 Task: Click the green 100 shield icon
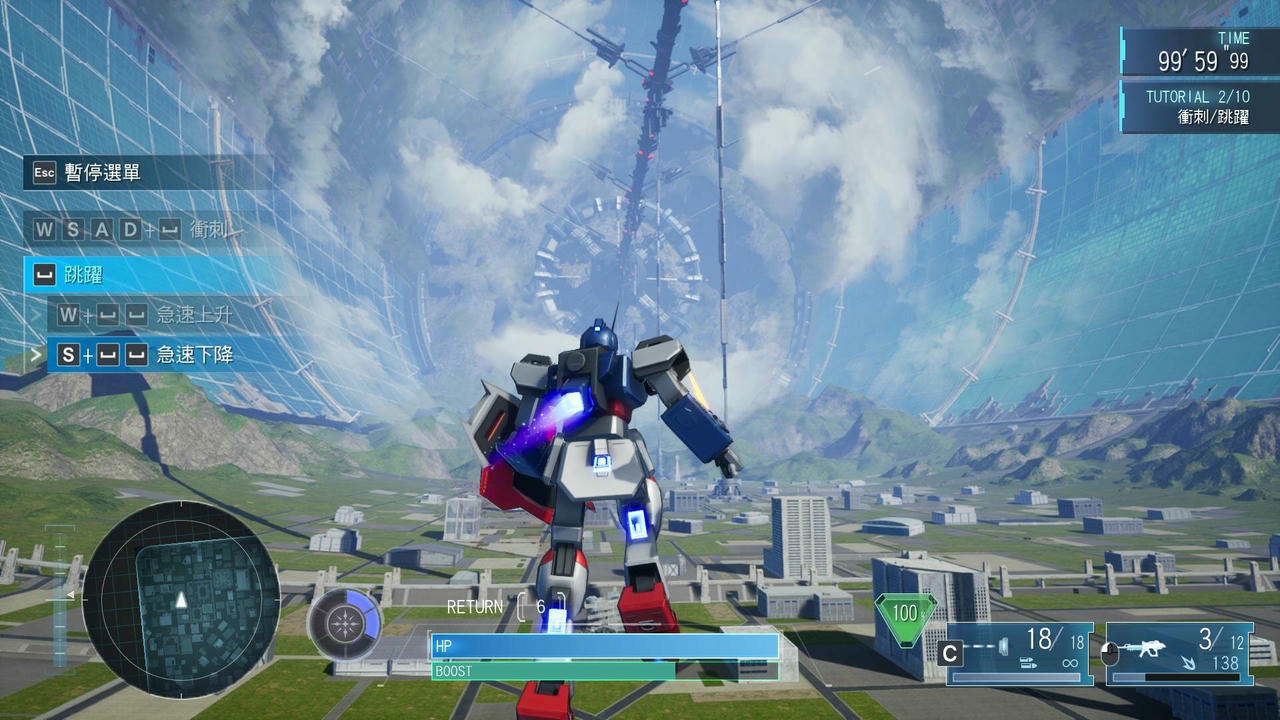point(905,614)
